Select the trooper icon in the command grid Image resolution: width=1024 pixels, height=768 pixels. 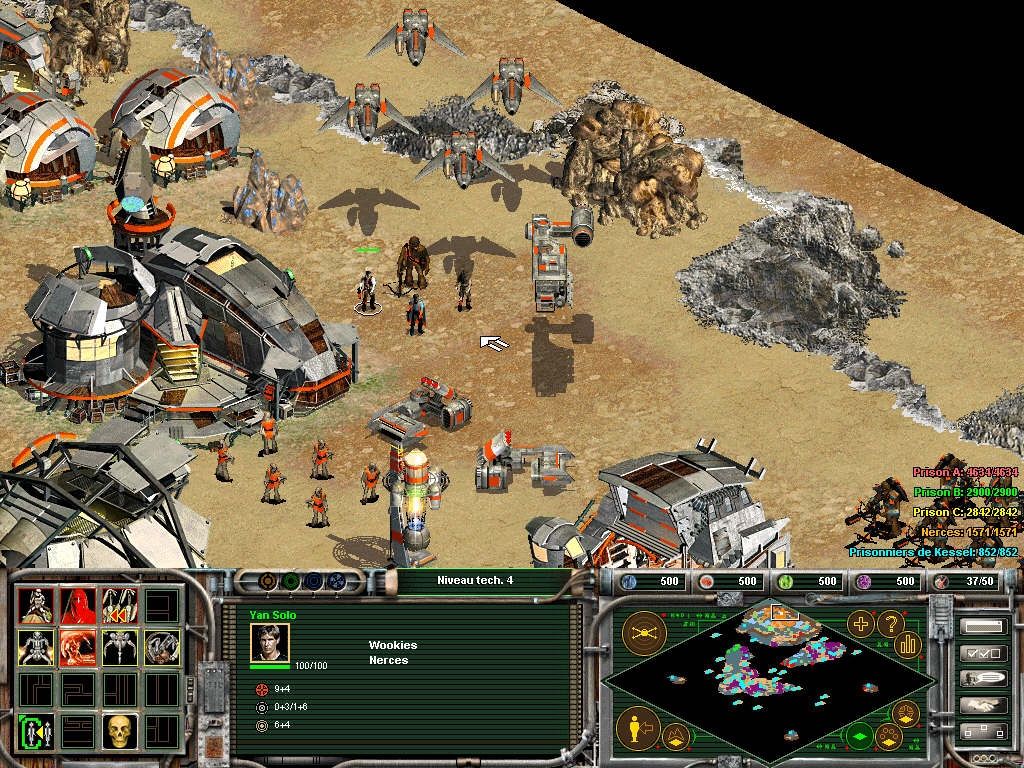click(35, 605)
